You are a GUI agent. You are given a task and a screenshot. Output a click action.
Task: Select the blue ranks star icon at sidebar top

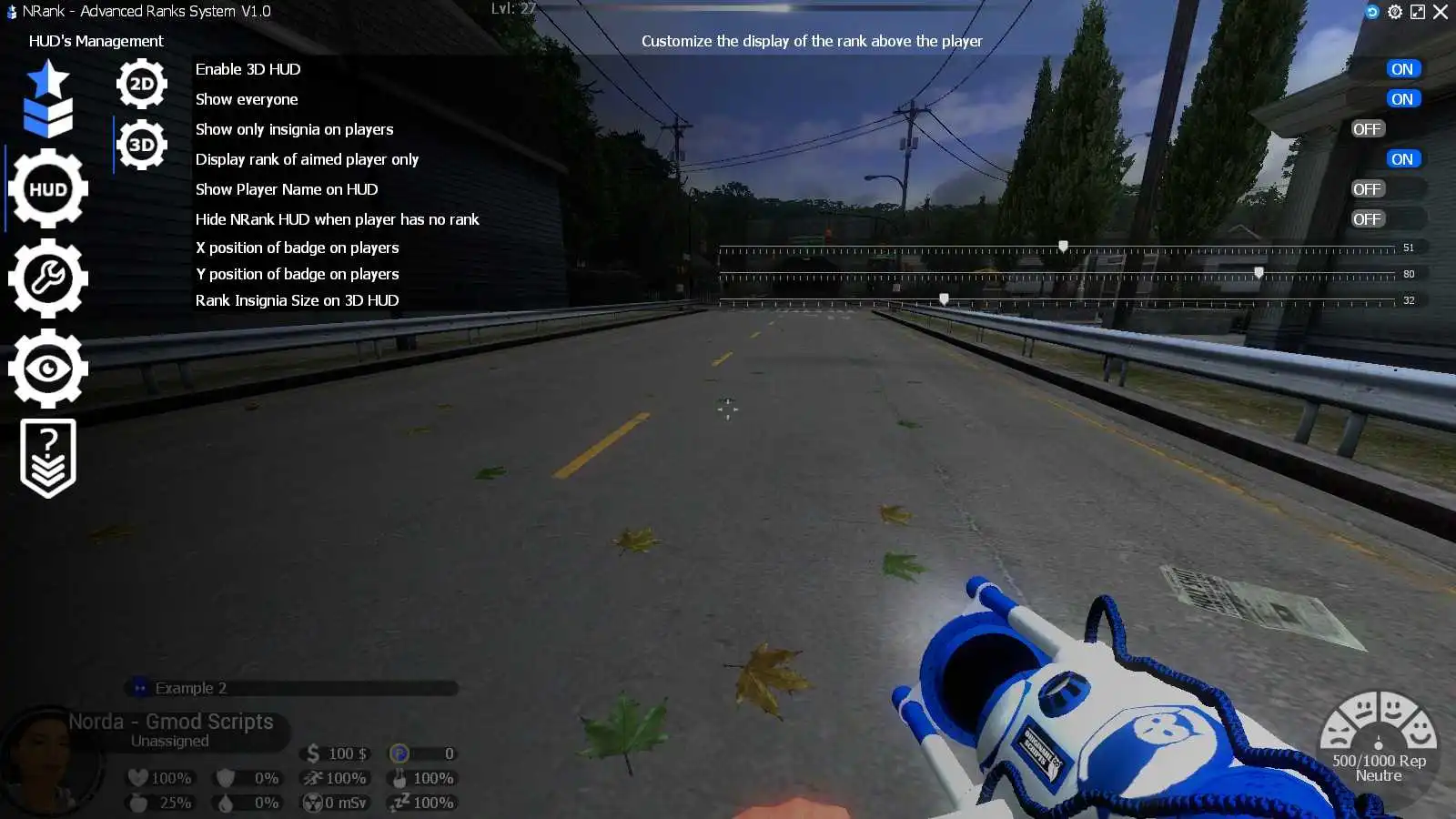pos(45,96)
